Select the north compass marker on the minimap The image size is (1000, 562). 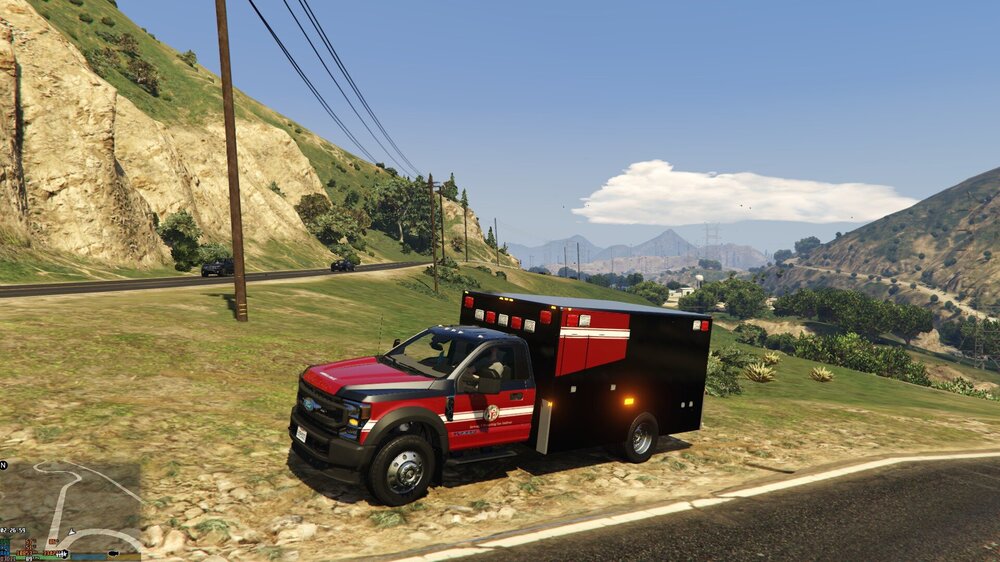(4, 465)
